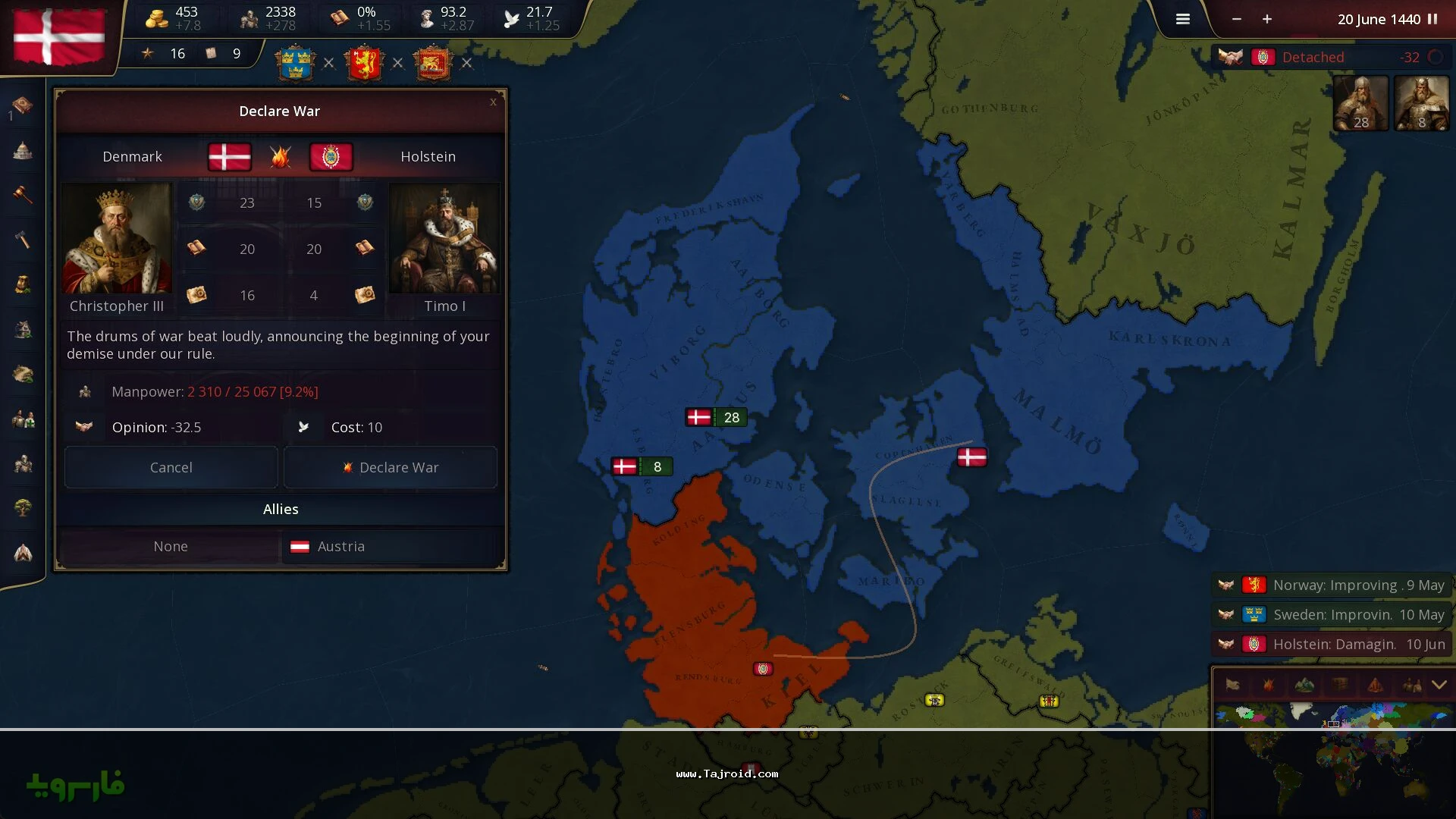The height and width of the screenshot is (819, 1456).
Task: Close the Declare War dialog
Action: (494, 102)
